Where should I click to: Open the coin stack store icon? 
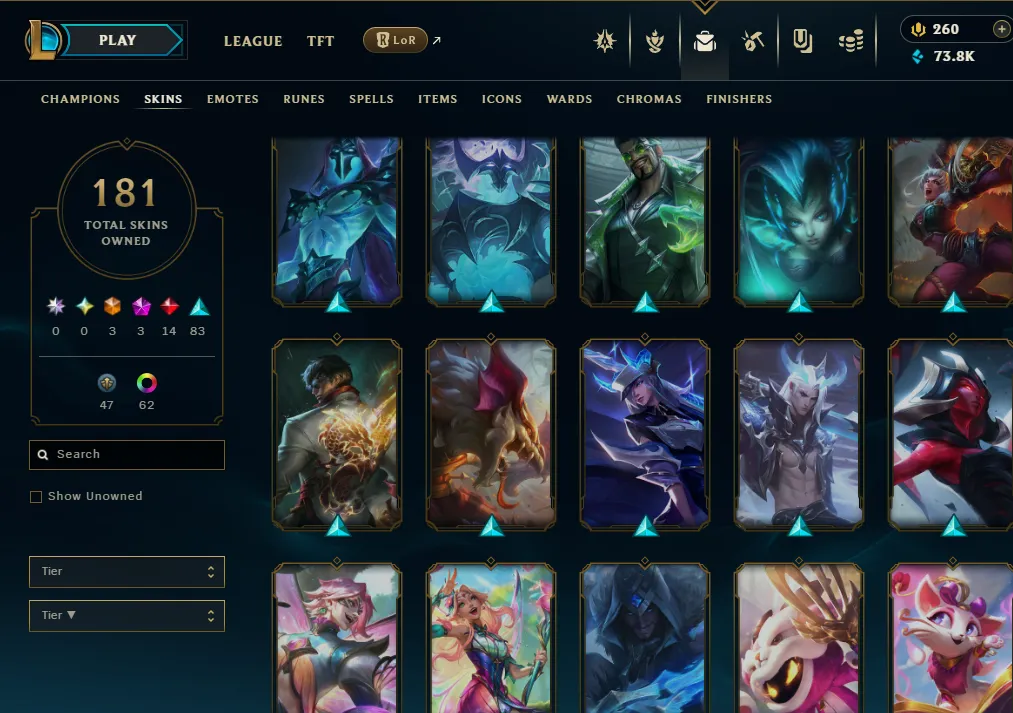point(851,41)
